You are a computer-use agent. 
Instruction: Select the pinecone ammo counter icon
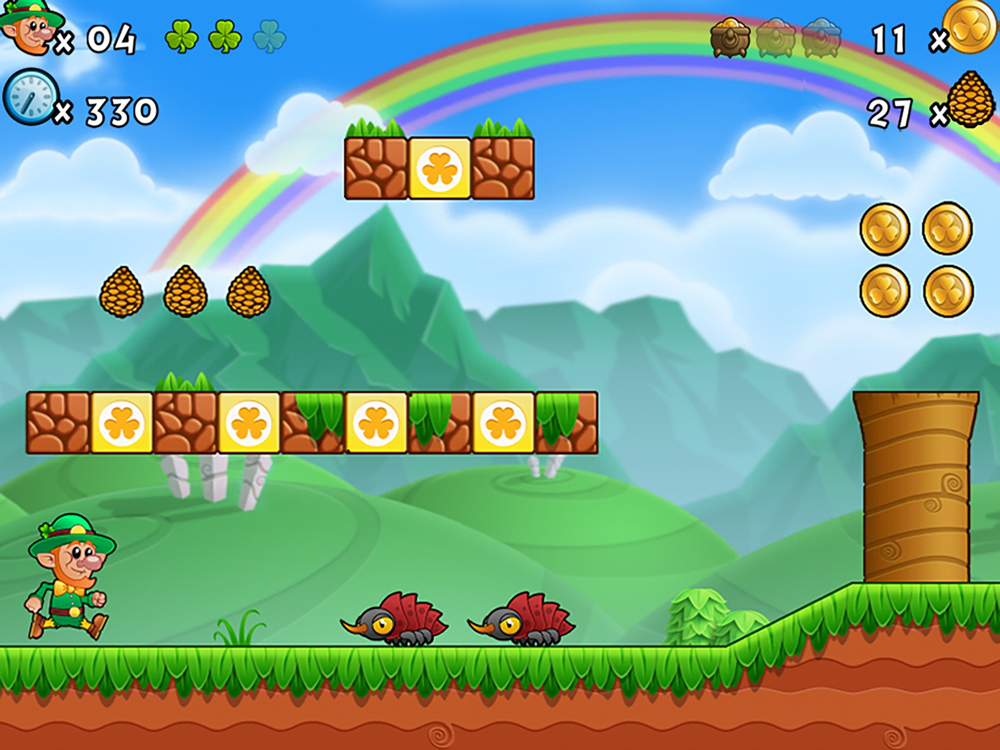pos(970,100)
